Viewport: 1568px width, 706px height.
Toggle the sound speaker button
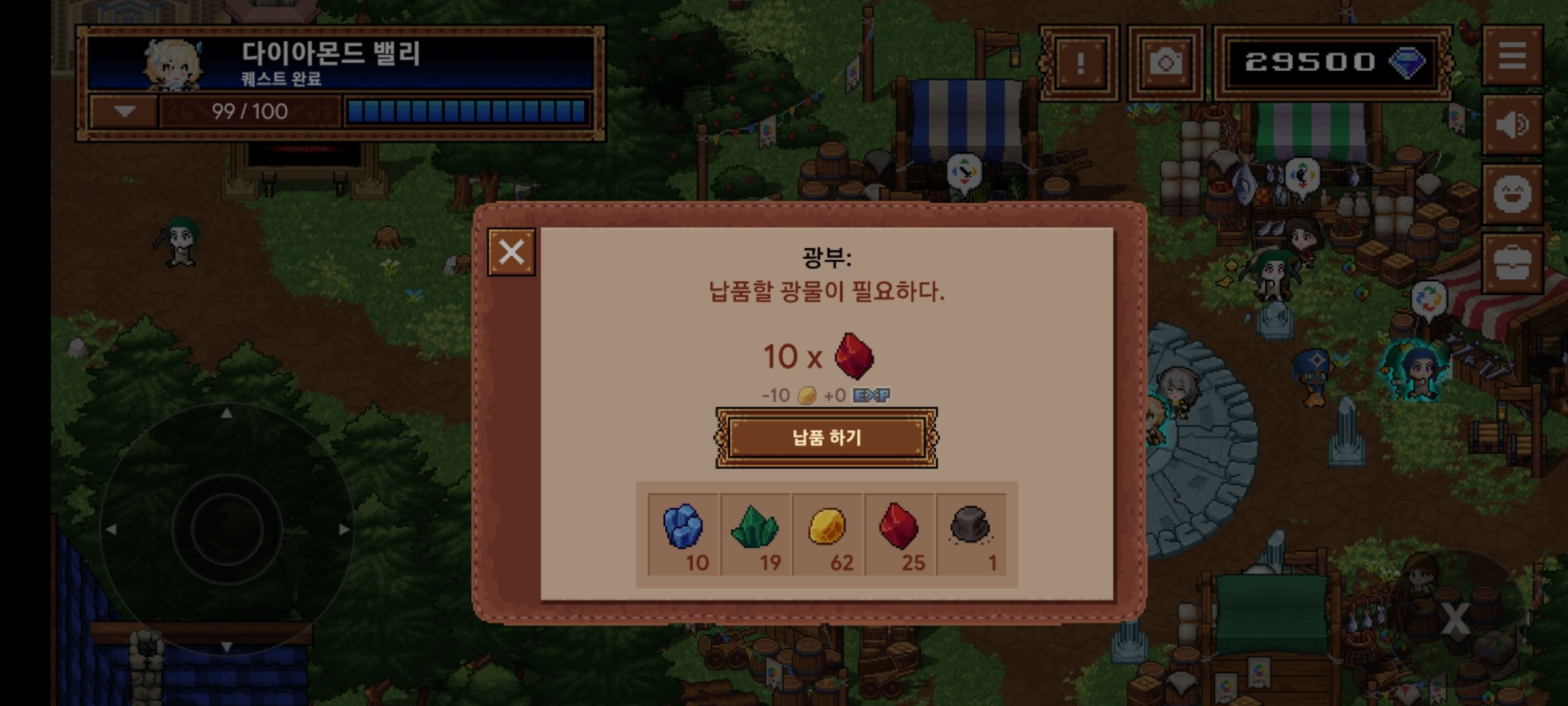tap(1512, 125)
